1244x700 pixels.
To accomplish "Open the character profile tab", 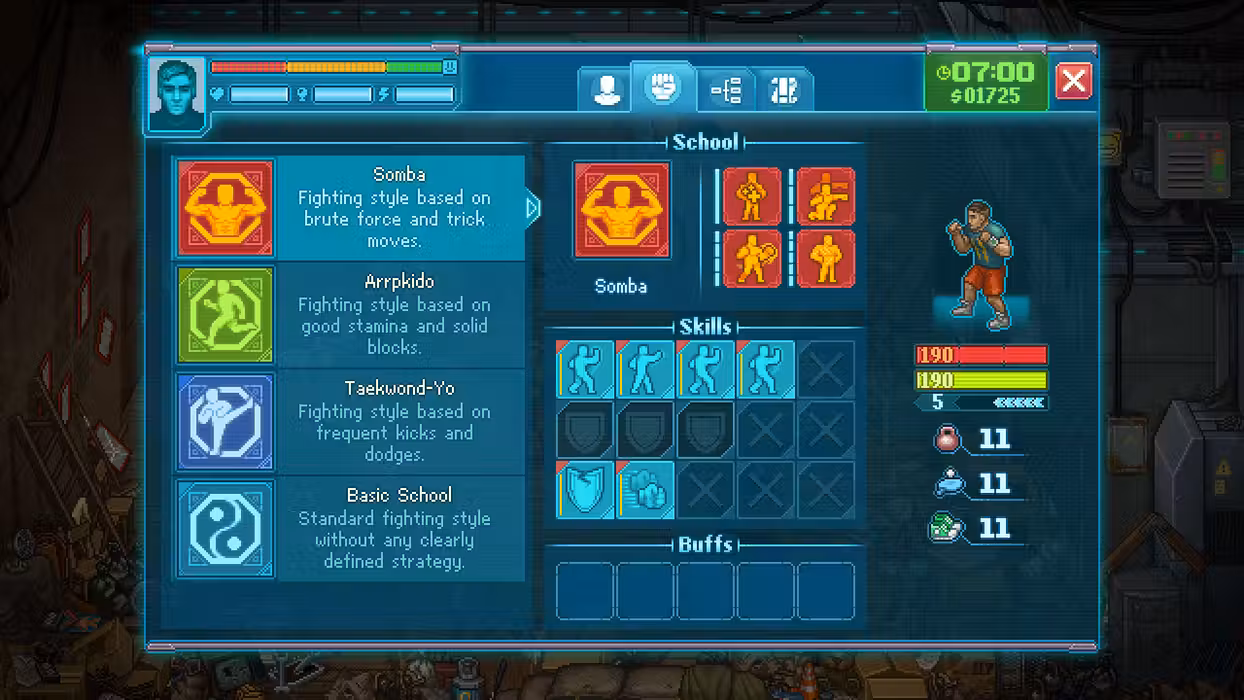I will [x=606, y=90].
